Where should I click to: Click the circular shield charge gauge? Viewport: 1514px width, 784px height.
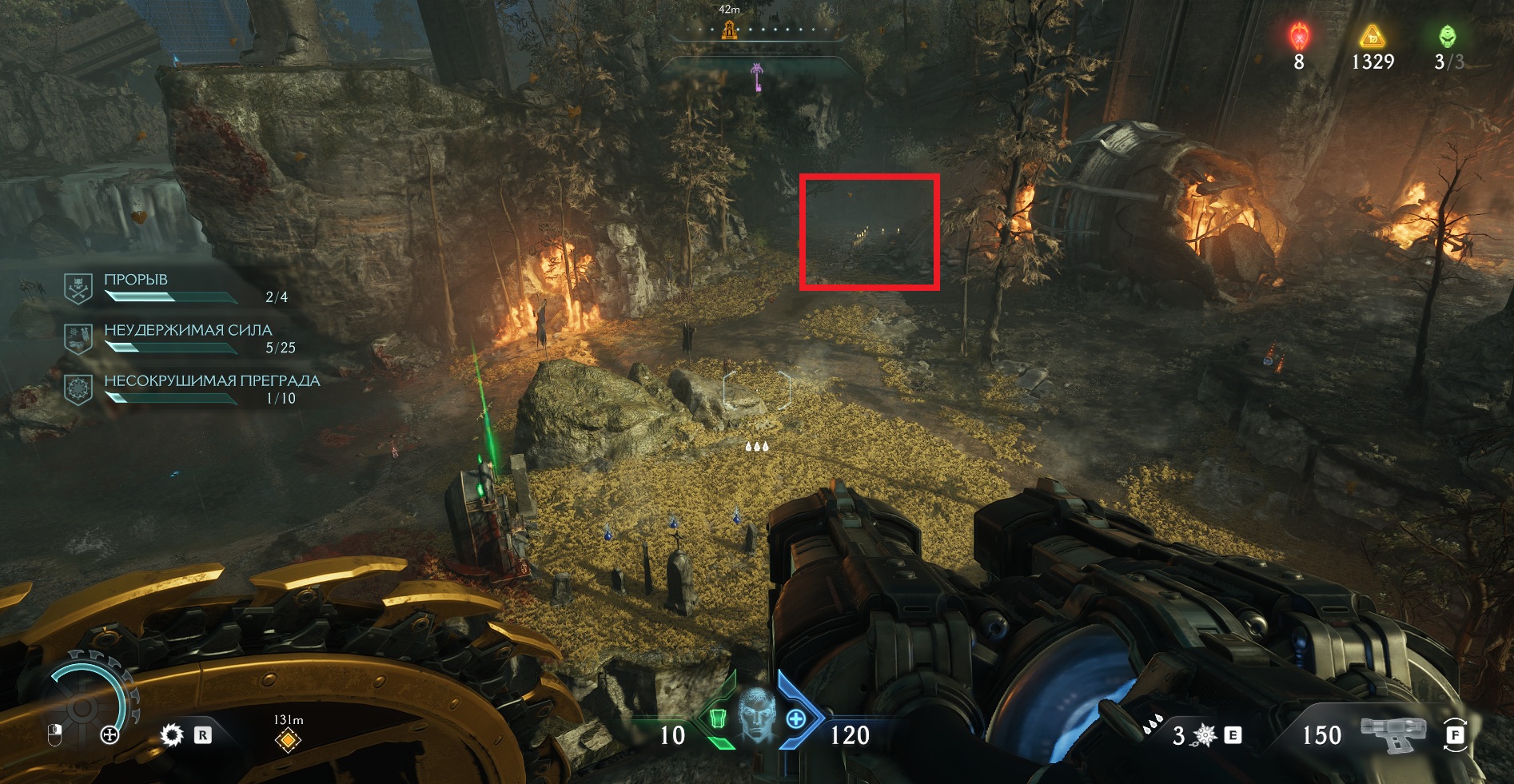(x=84, y=705)
